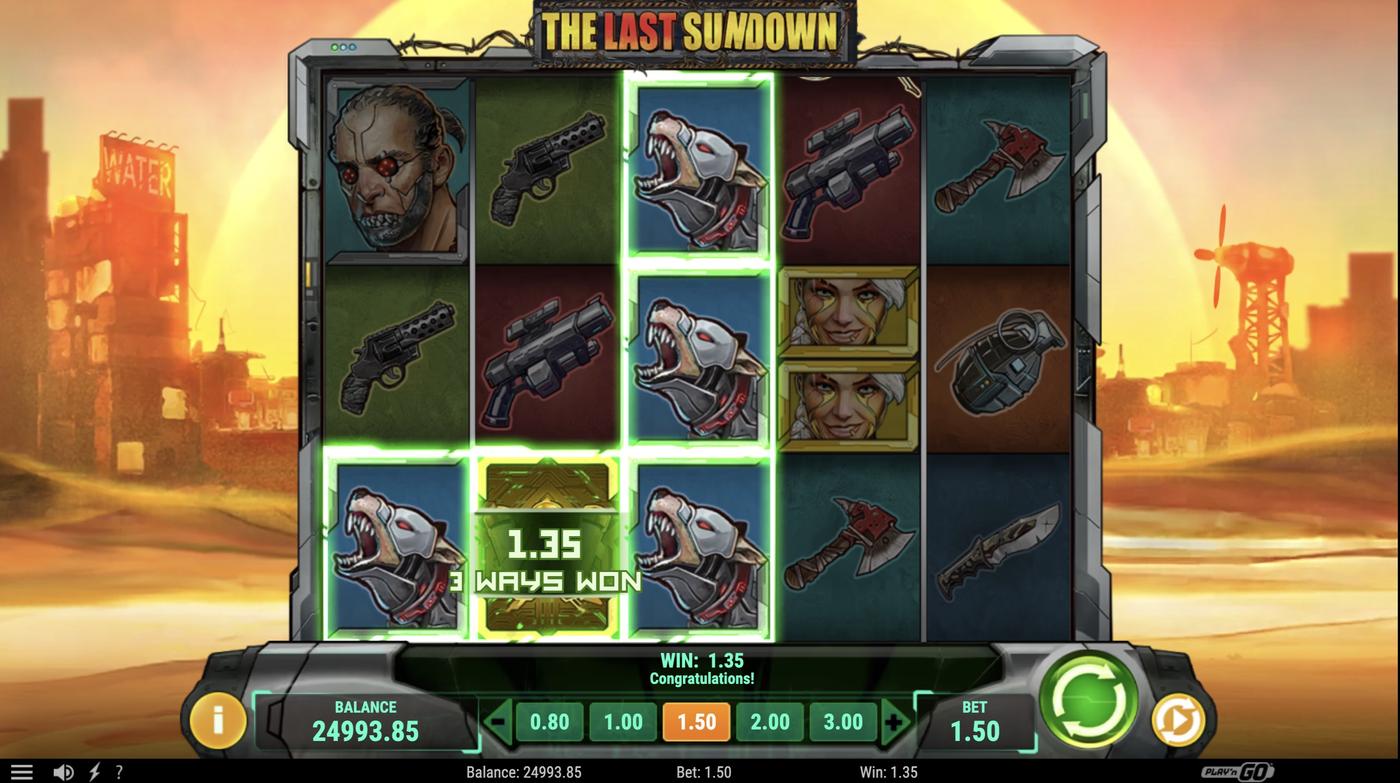Select the 2.00 bet value
Image resolution: width=1400 pixels, height=783 pixels.
[769, 719]
